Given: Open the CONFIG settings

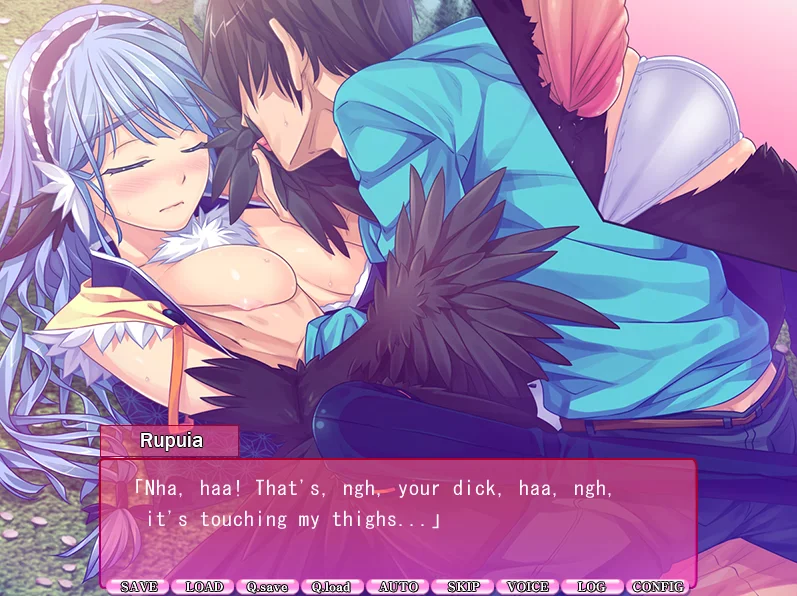Looking at the screenshot, I should (x=658, y=587).
